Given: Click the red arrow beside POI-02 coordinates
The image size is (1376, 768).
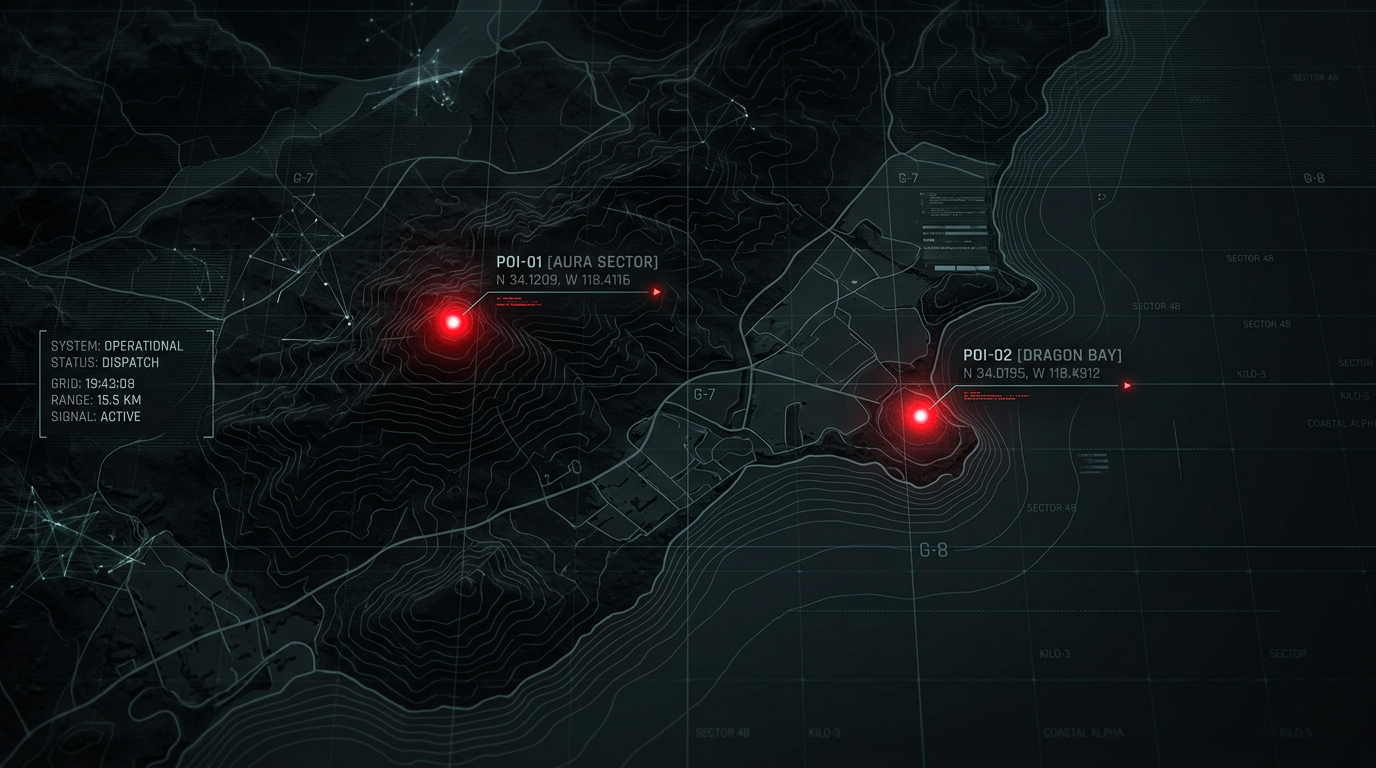Looking at the screenshot, I should click(x=1127, y=385).
